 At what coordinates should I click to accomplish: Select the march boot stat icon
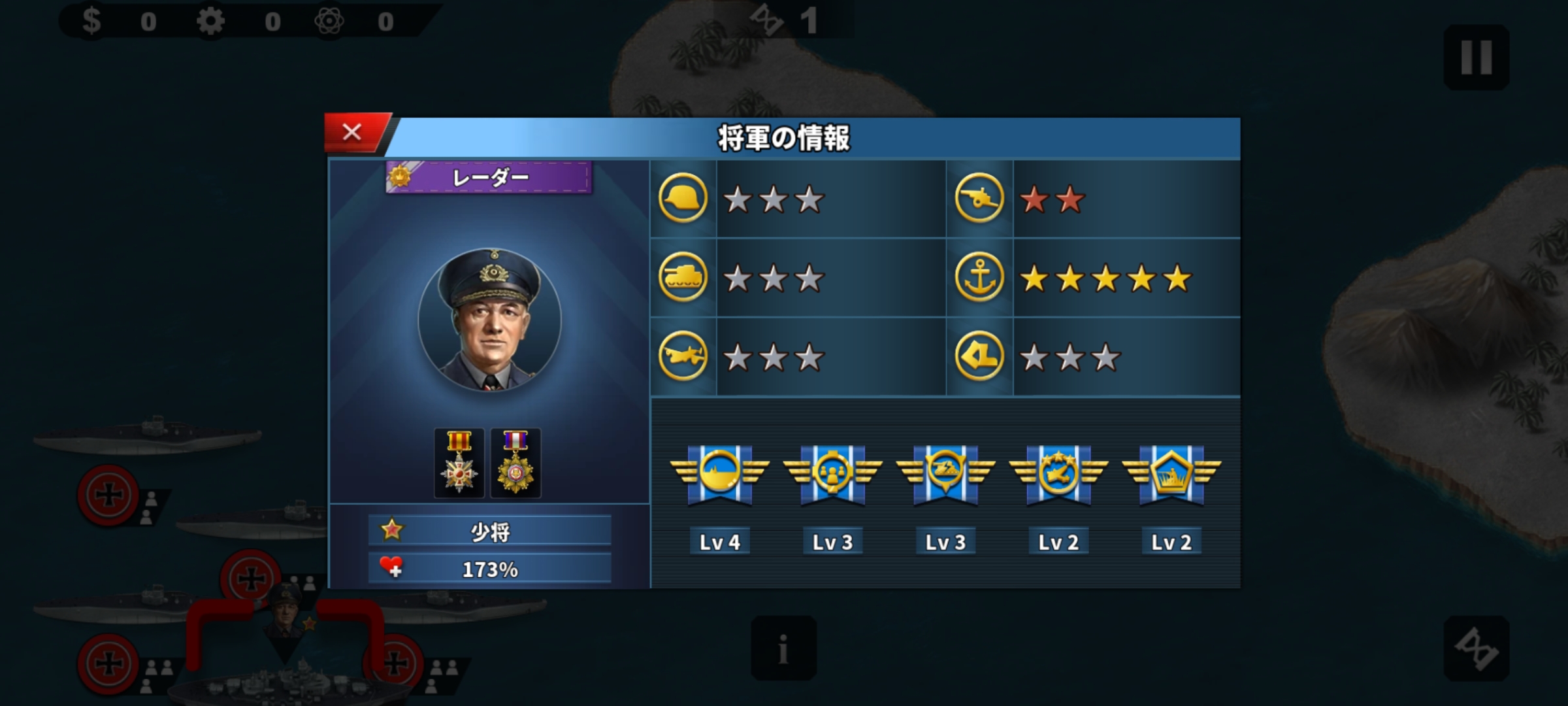pos(979,357)
